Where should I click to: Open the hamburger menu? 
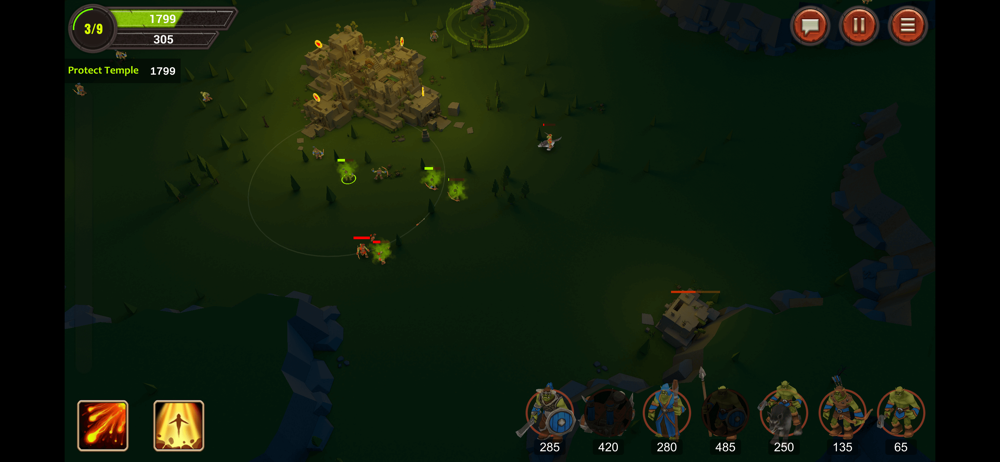[x=907, y=26]
